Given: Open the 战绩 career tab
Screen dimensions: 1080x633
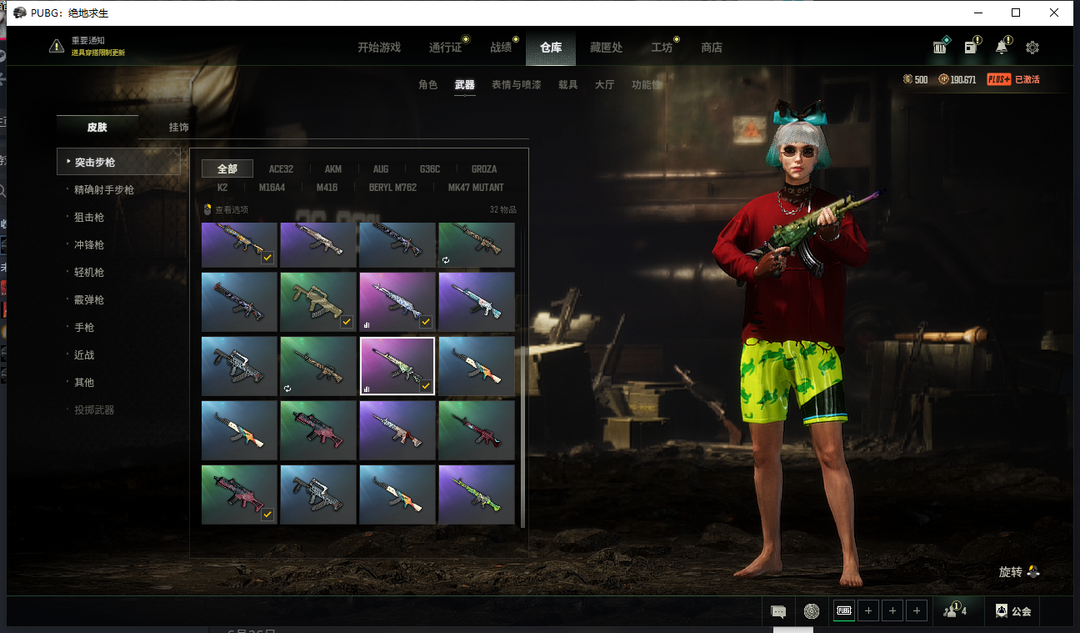Looking at the screenshot, I should (x=501, y=48).
